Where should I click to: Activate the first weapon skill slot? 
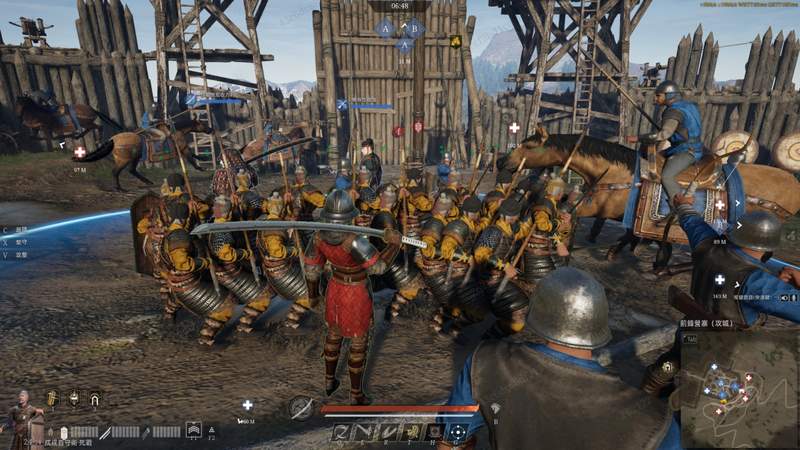click(x=341, y=432)
